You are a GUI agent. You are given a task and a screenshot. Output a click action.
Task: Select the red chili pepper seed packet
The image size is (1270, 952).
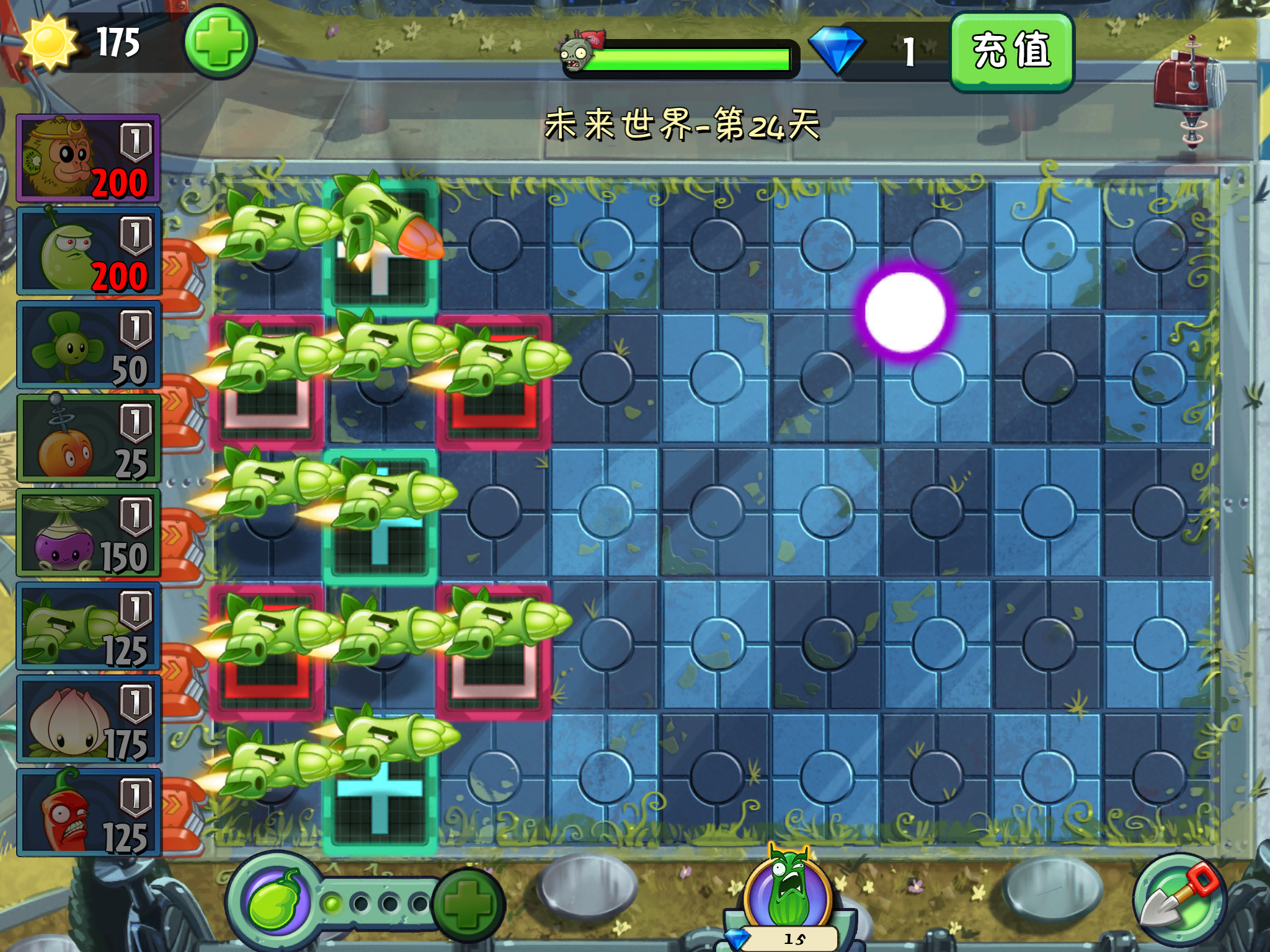pos(88,813)
